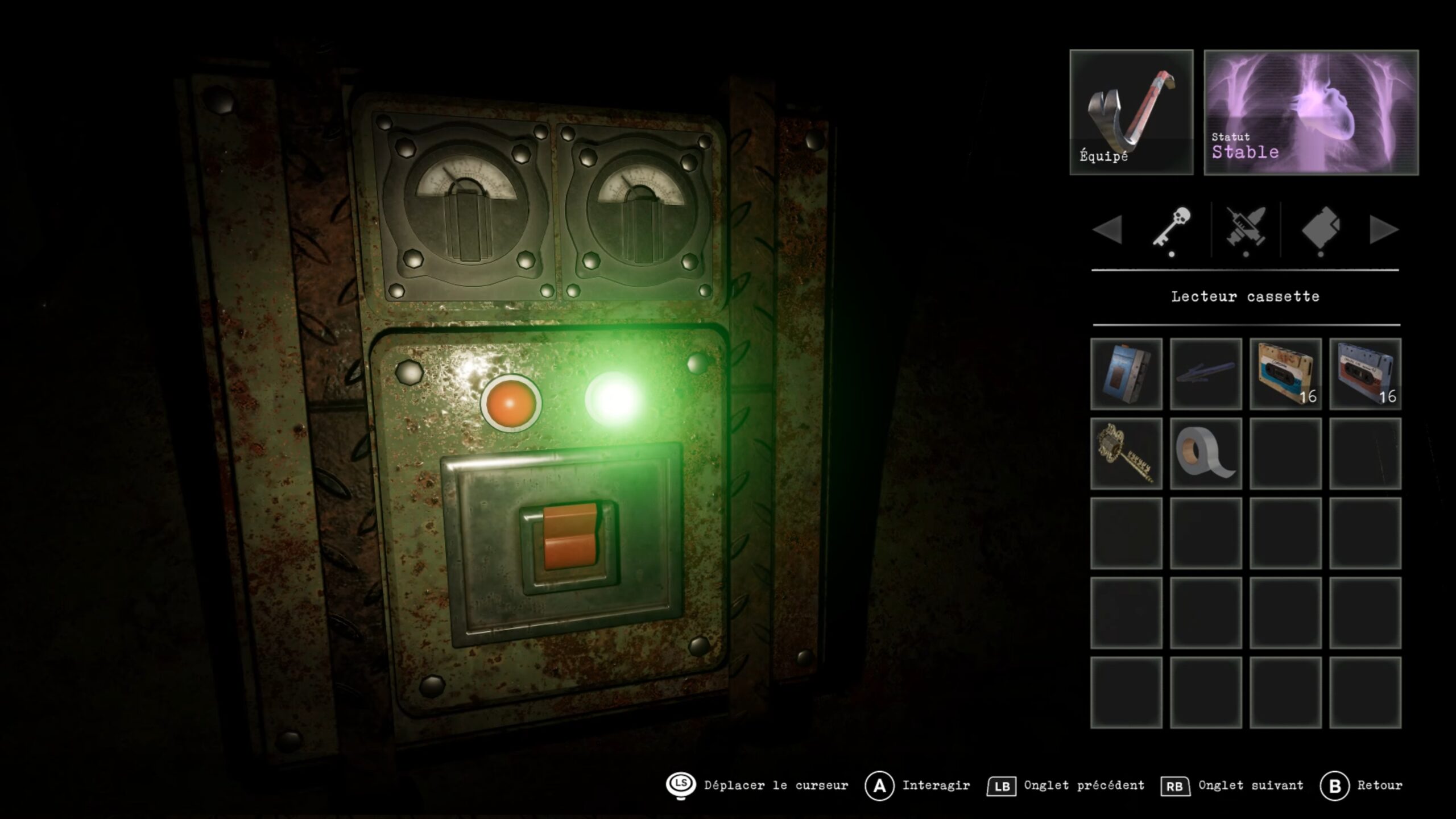
Task: Select the blue cassette tape with red label
Action: tap(1365, 374)
